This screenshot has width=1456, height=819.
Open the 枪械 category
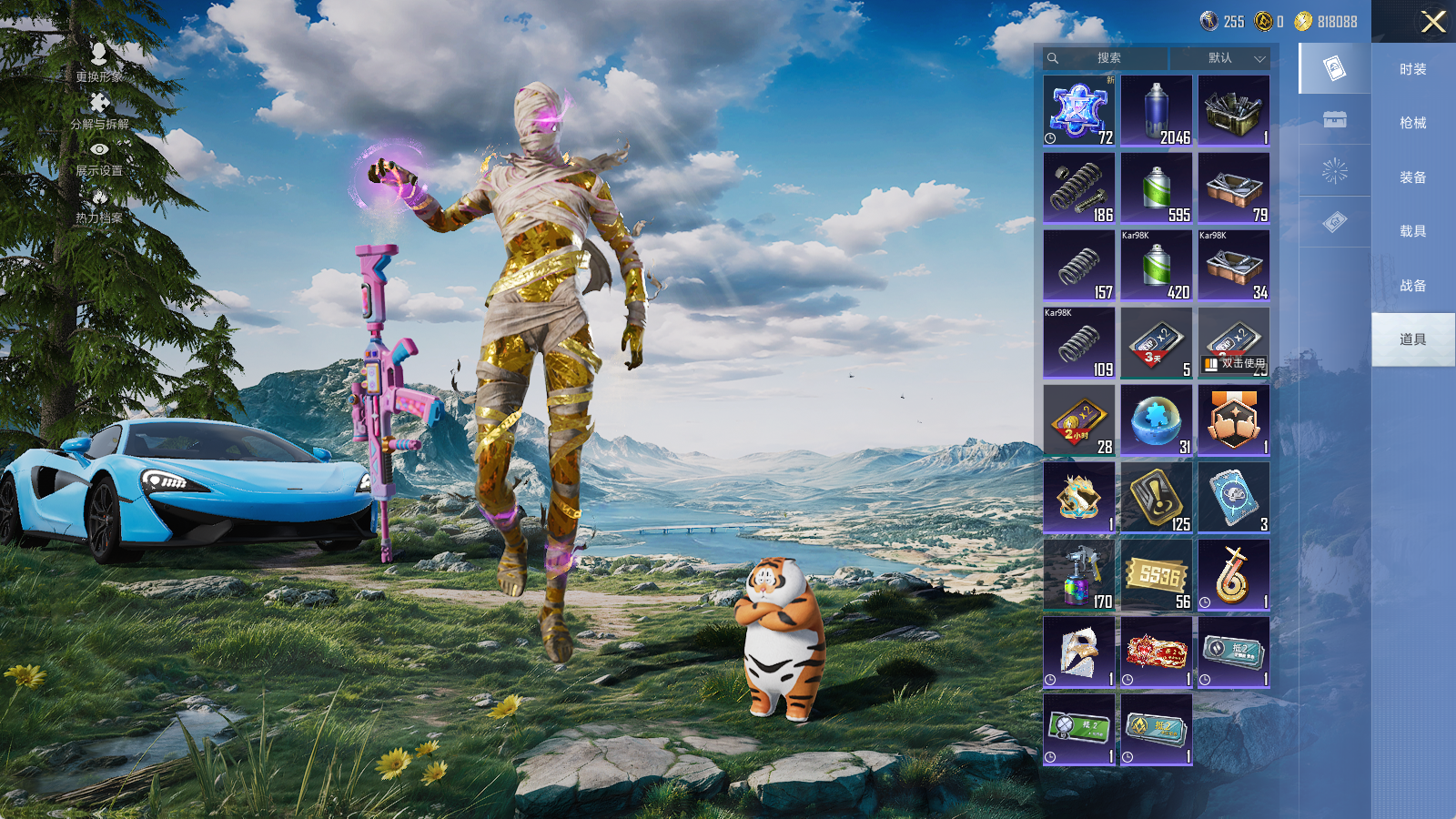(1412, 123)
